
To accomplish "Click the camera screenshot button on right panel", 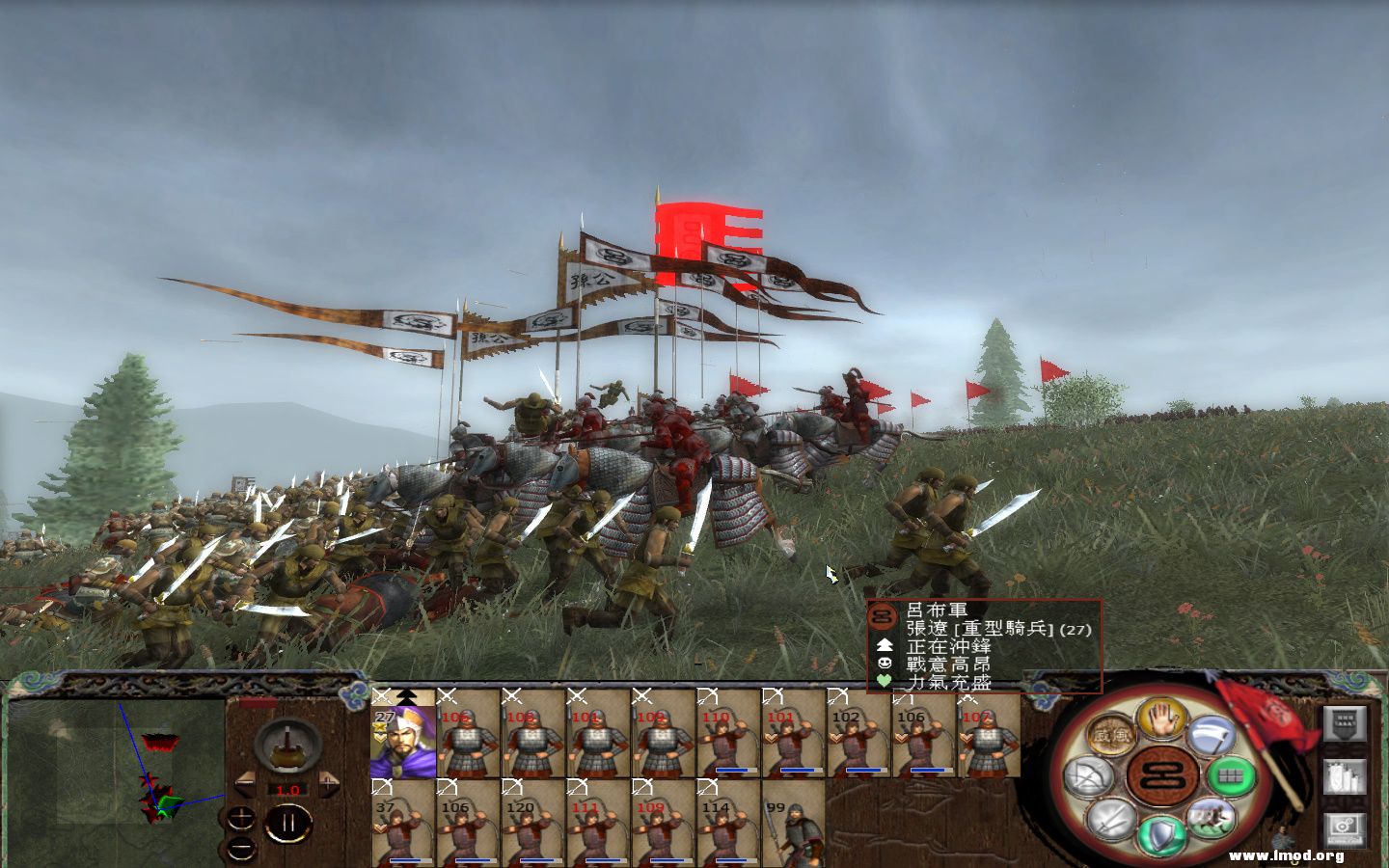I will [1346, 828].
